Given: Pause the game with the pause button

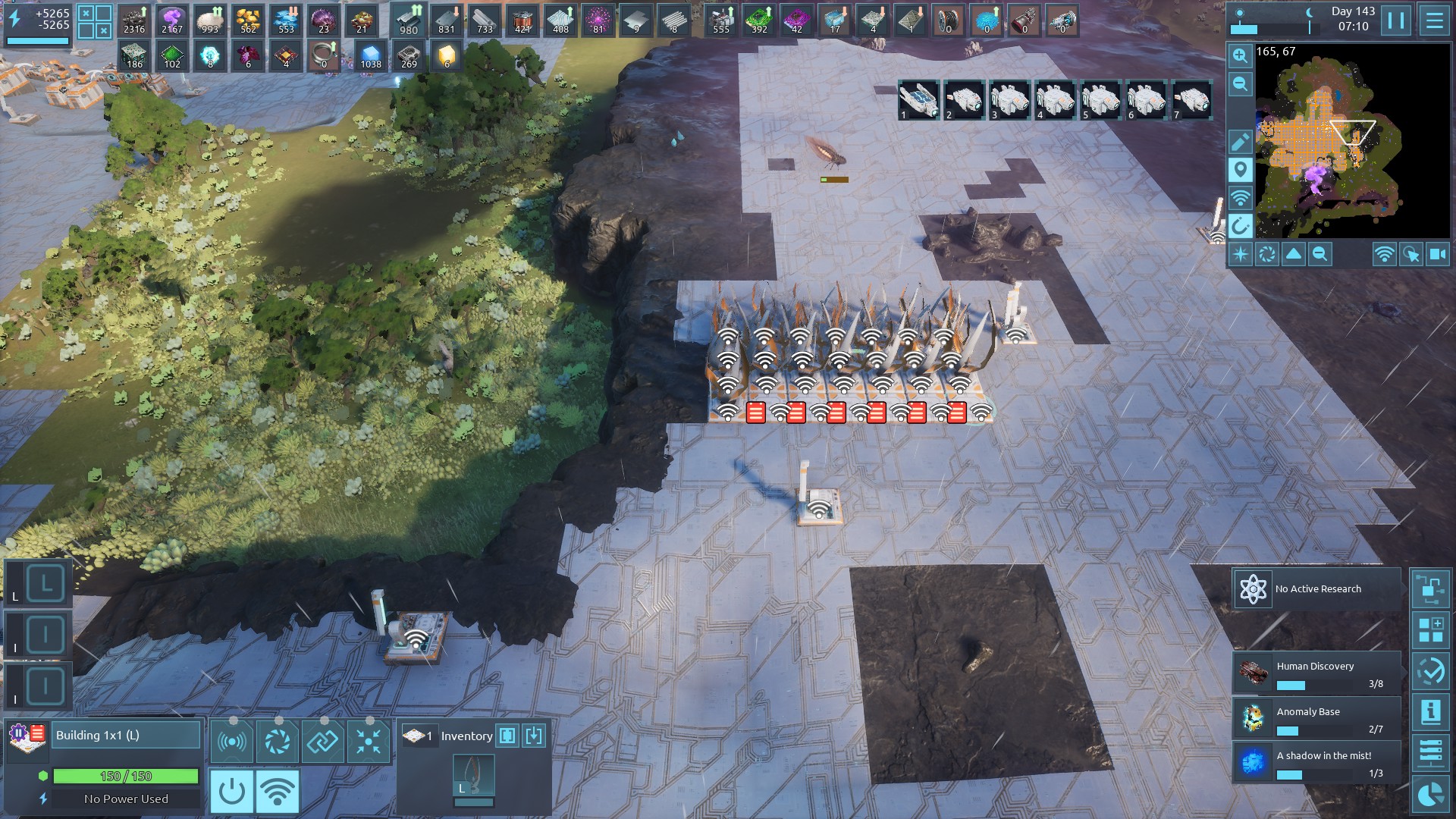Looking at the screenshot, I should (1396, 20).
